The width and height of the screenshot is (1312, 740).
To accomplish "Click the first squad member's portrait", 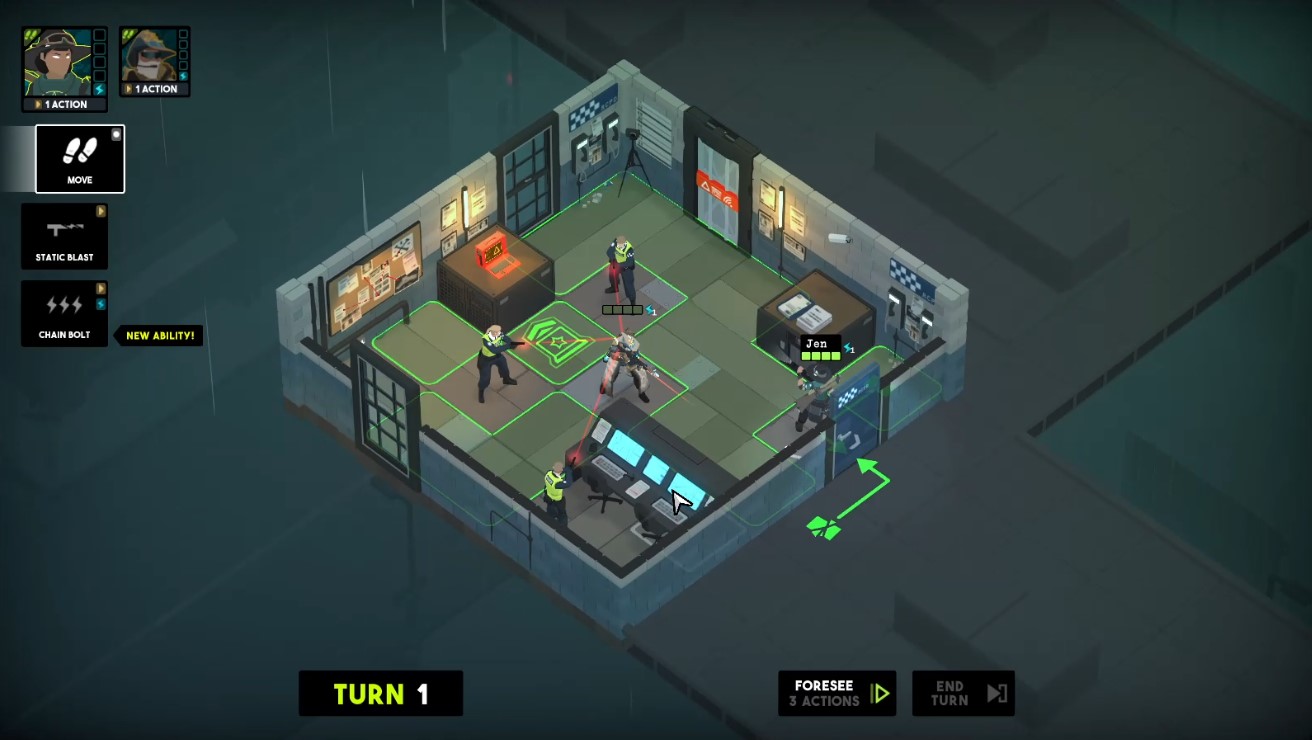I will click(x=57, y=60).
